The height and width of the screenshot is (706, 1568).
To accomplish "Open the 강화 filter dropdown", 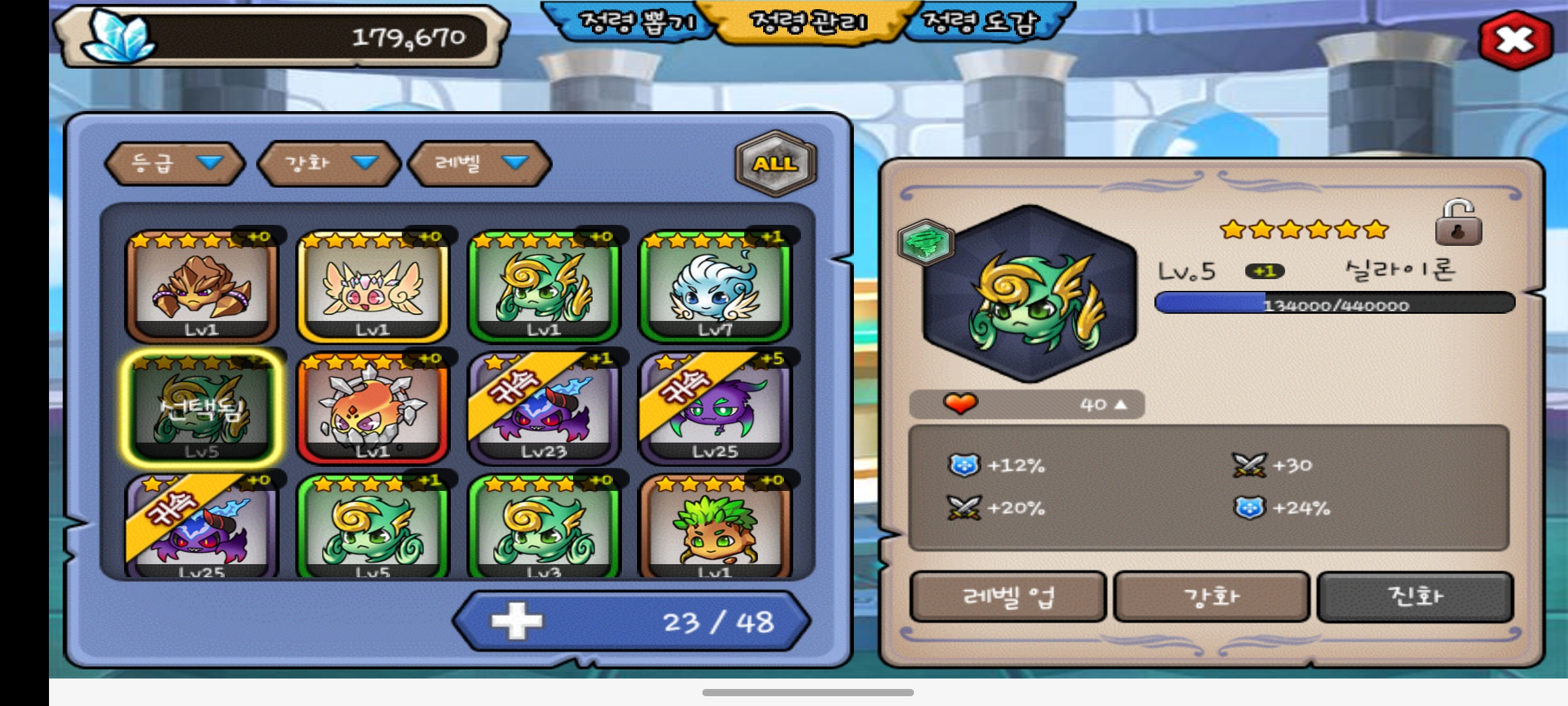I will click(x=329, y=163).
